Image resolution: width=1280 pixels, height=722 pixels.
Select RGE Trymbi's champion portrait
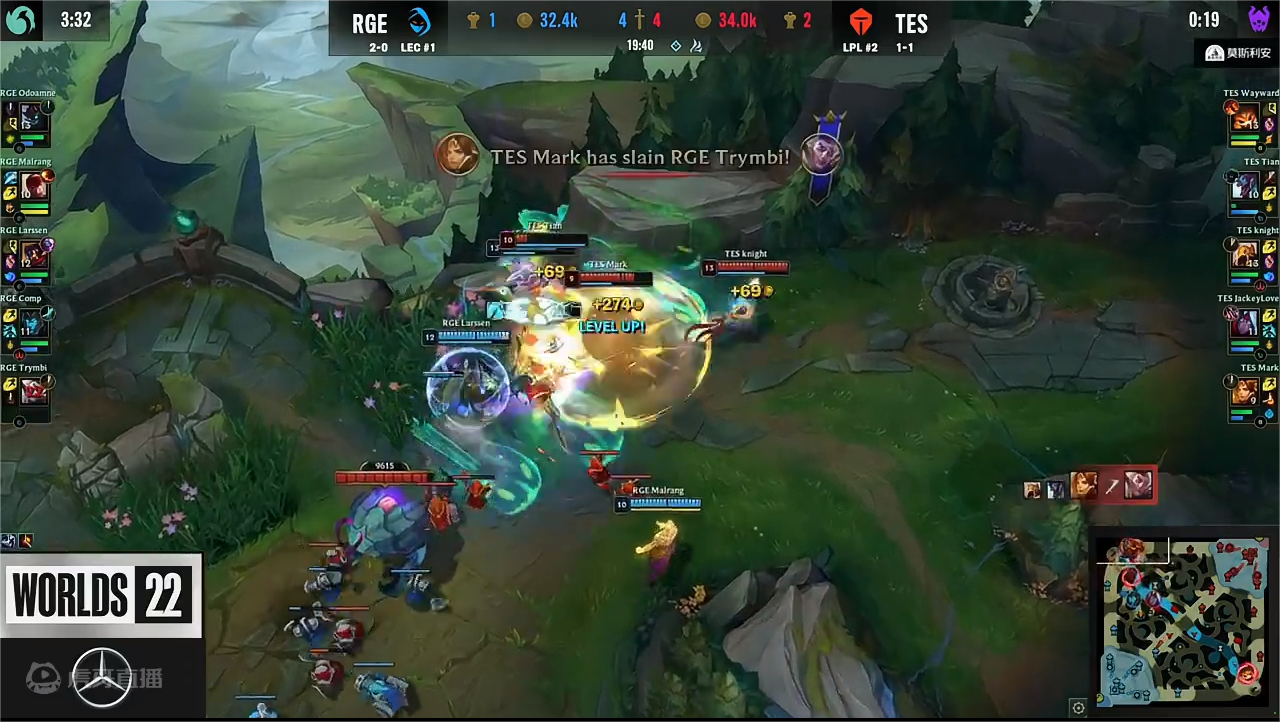[x=34, y=391]
